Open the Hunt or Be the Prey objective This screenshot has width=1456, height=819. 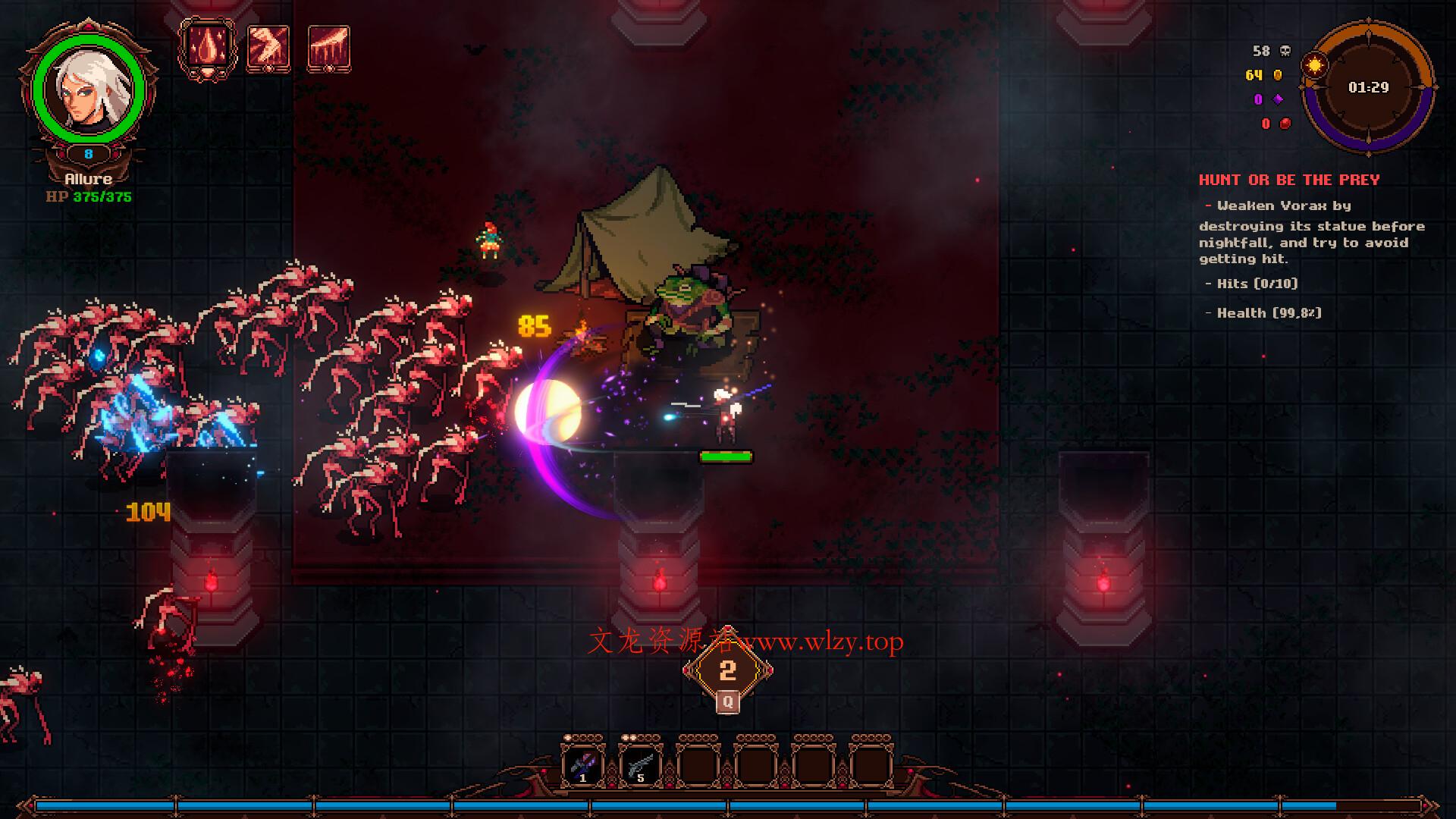pos(1288,180)
